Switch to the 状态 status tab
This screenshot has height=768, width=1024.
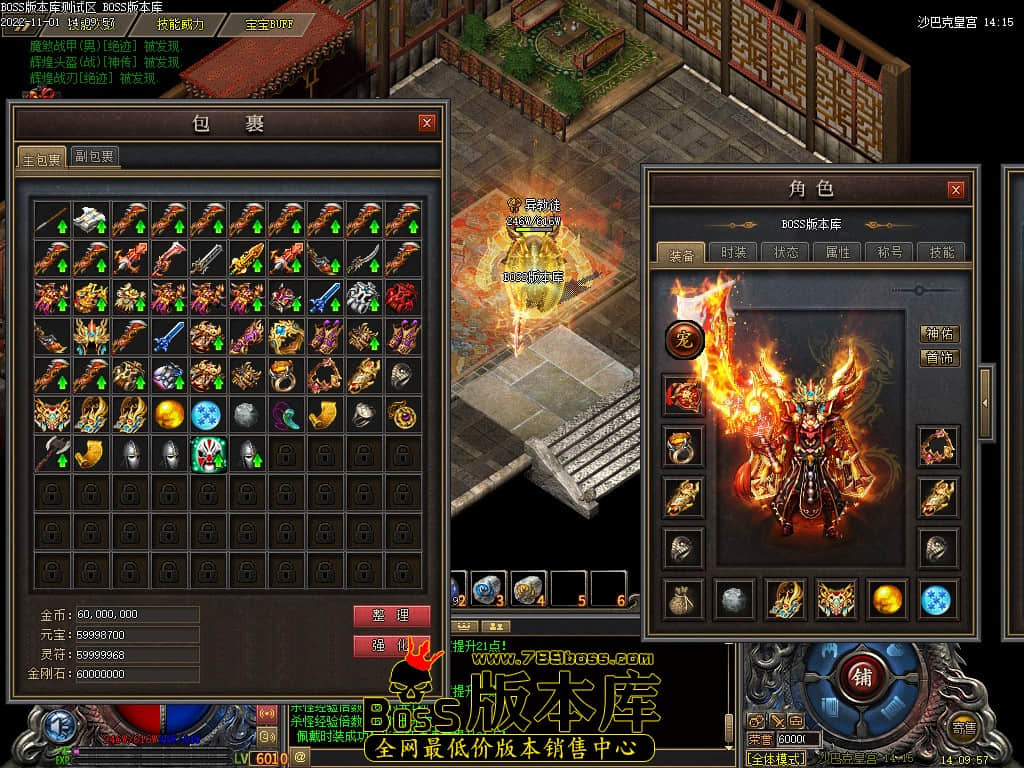point(786,252)
